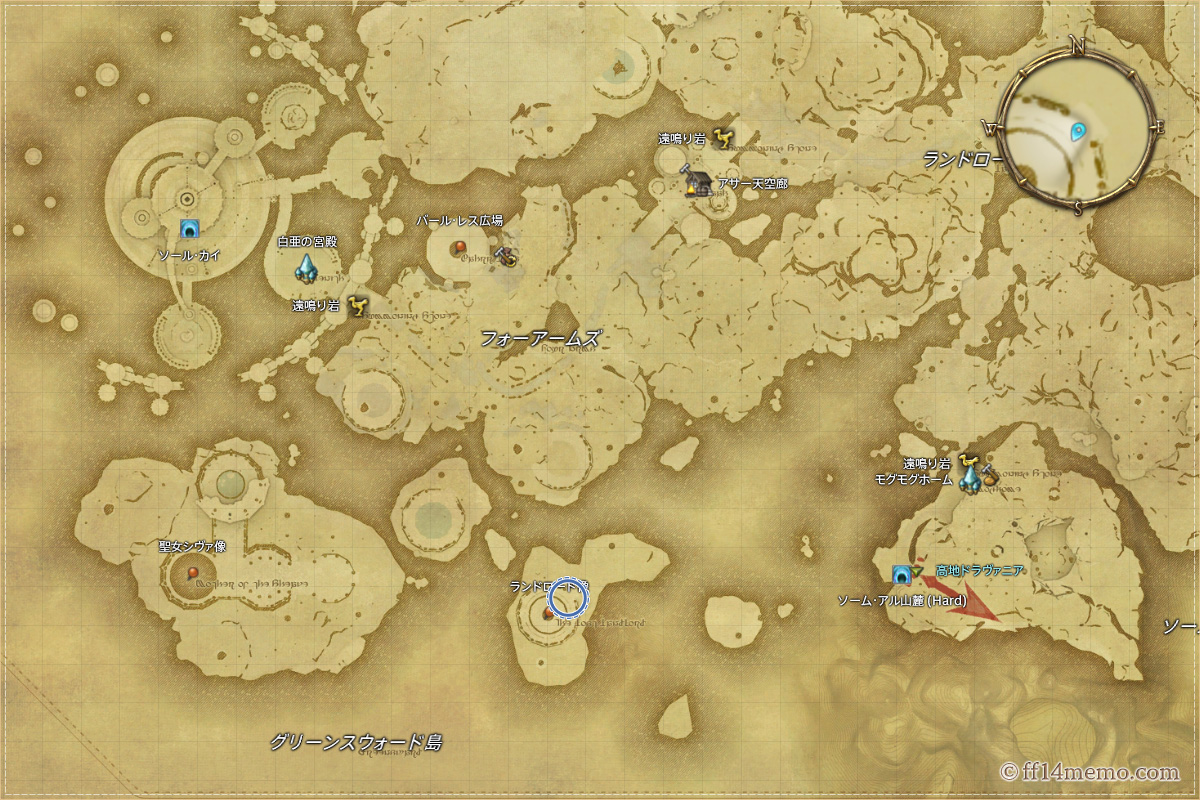Click the 白亜の宮殿 aetheryte crystal marker

(x=306, y=267)
